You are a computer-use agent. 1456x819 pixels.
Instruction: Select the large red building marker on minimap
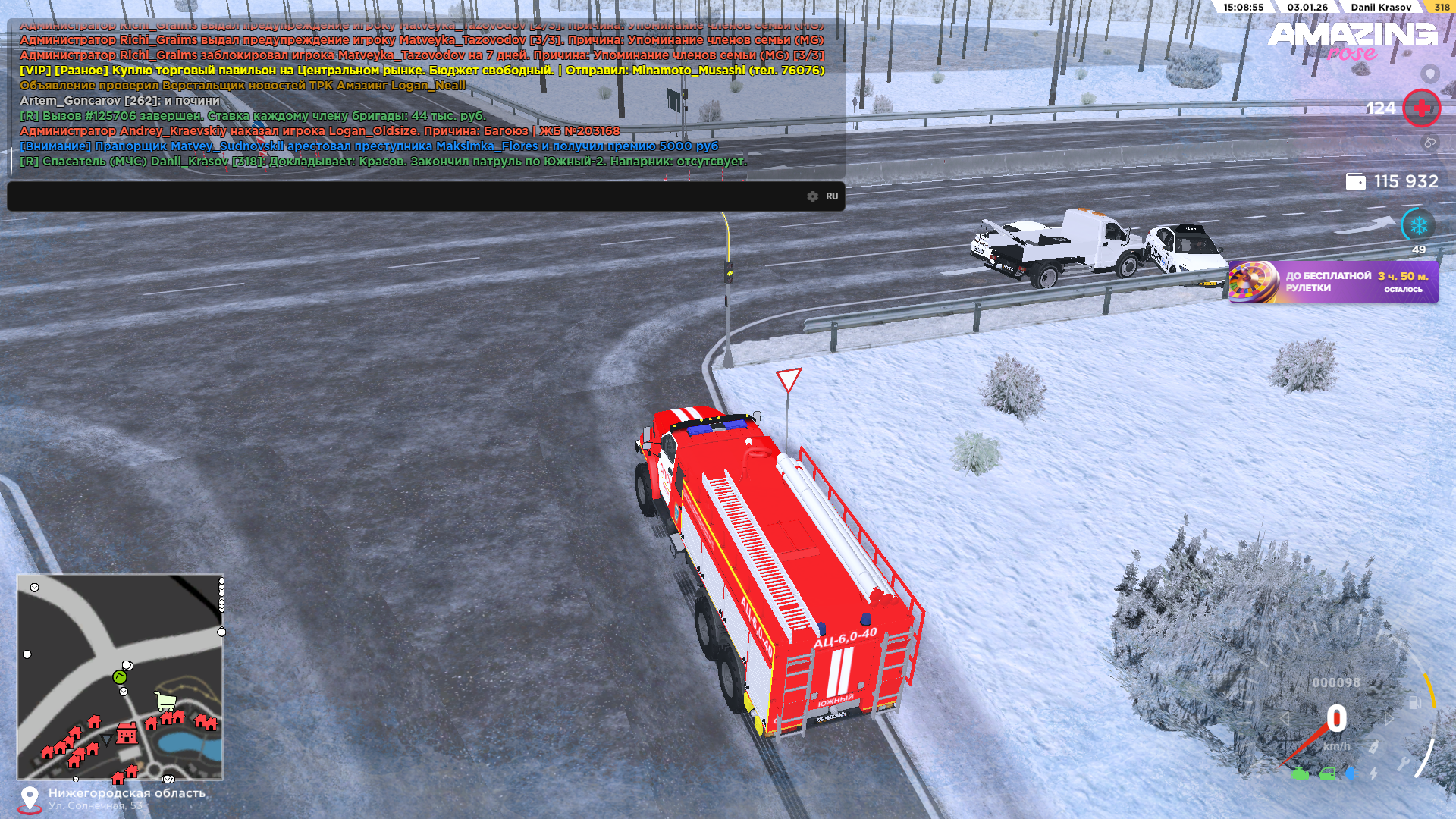[x=127, y=733]
